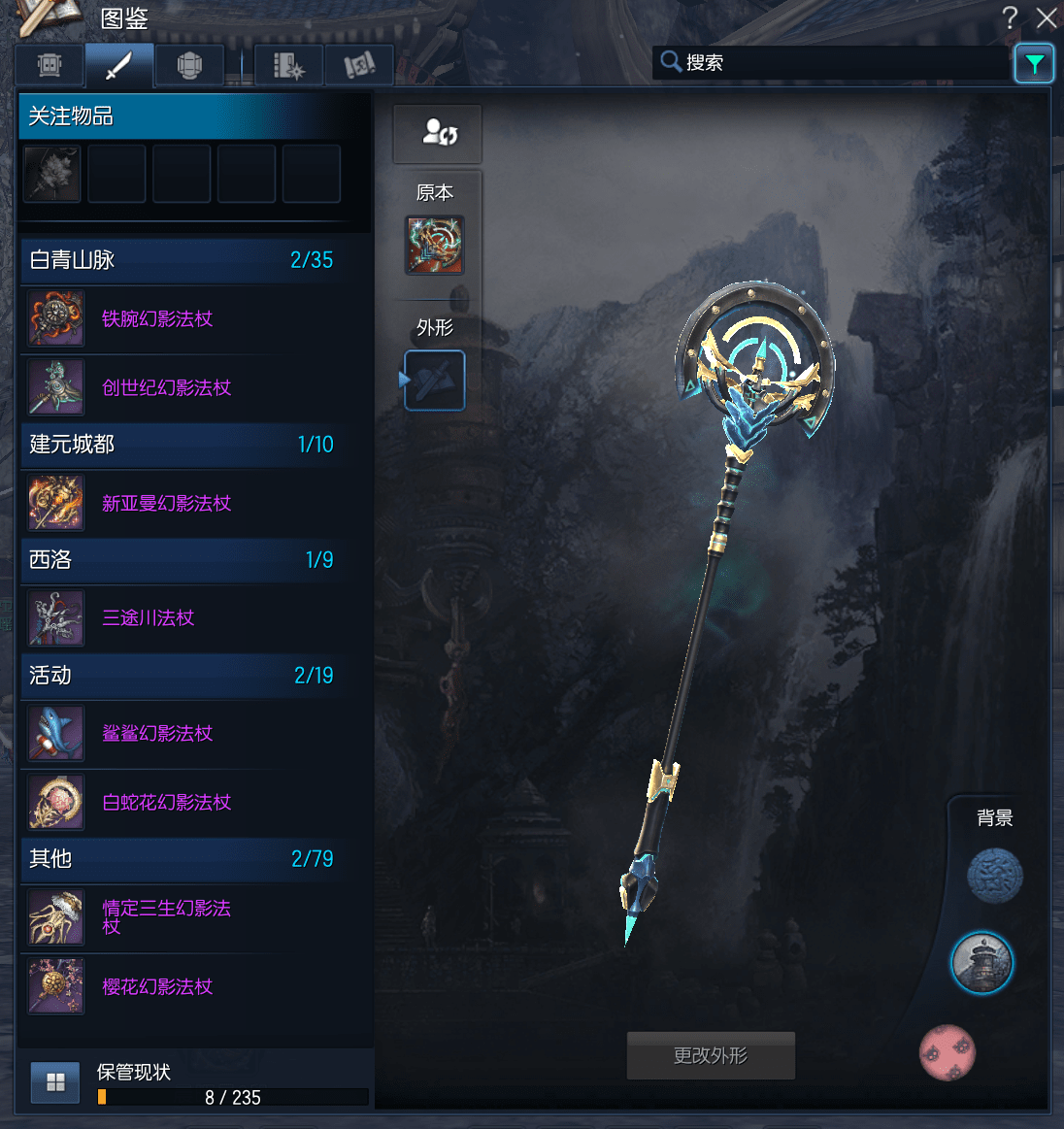Collapse the 白青山脉 category header
Screen dimensions: 1064x1129
(x=182, y=260)
